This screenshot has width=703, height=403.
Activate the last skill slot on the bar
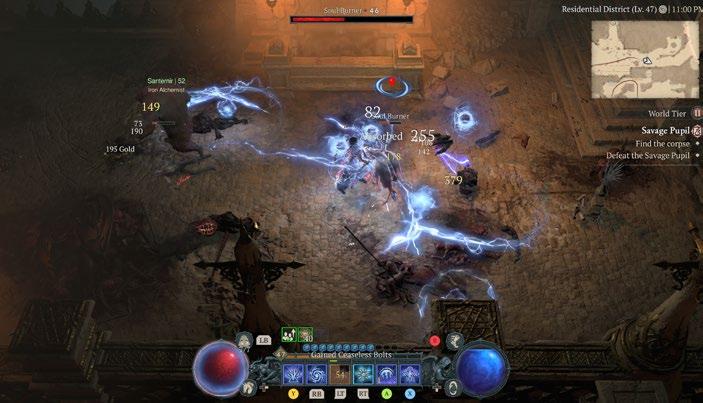pos(409,375)
